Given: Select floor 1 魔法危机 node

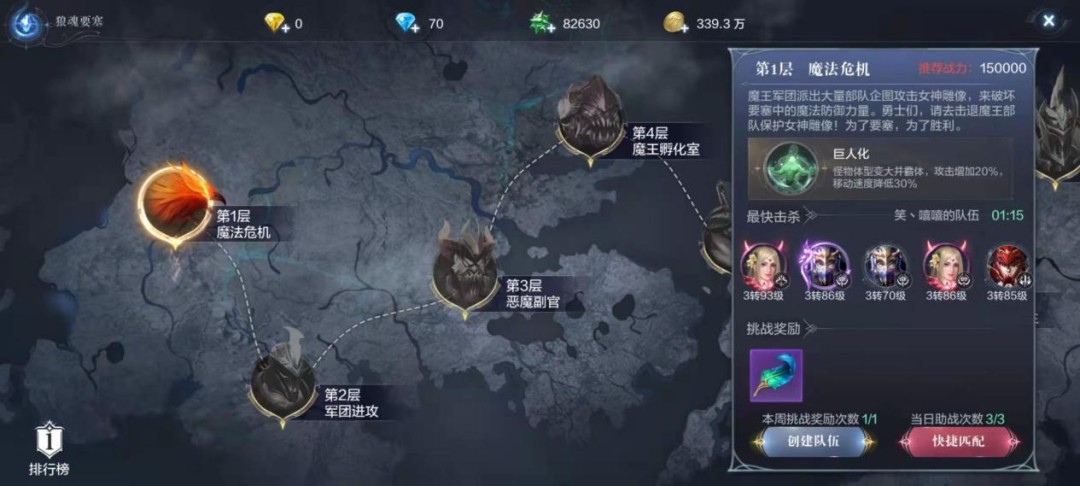Looking at the screenshot, I should pyautogui.click(x=176, y=205).
